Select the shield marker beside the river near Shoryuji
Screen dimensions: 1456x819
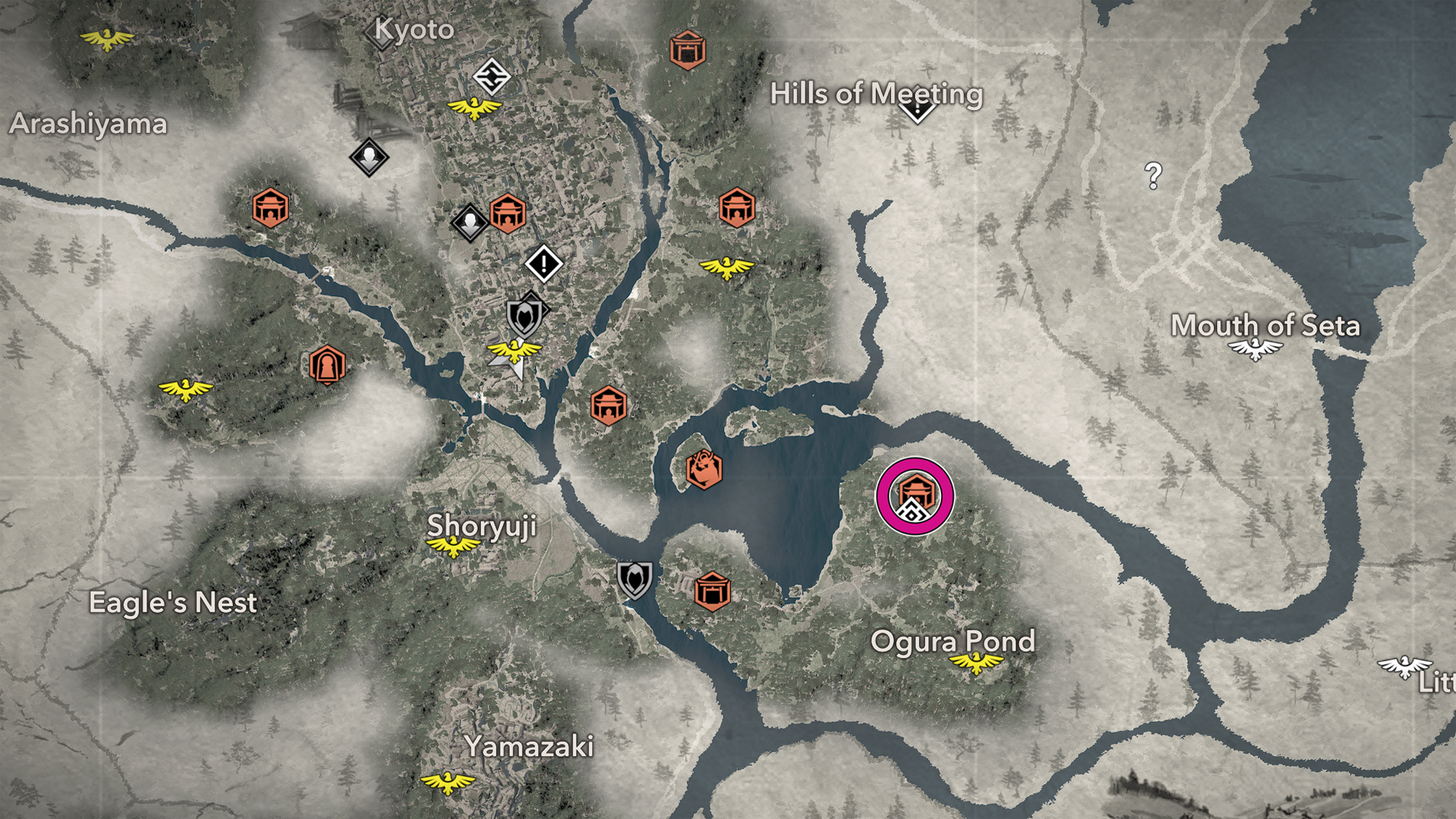634,579
